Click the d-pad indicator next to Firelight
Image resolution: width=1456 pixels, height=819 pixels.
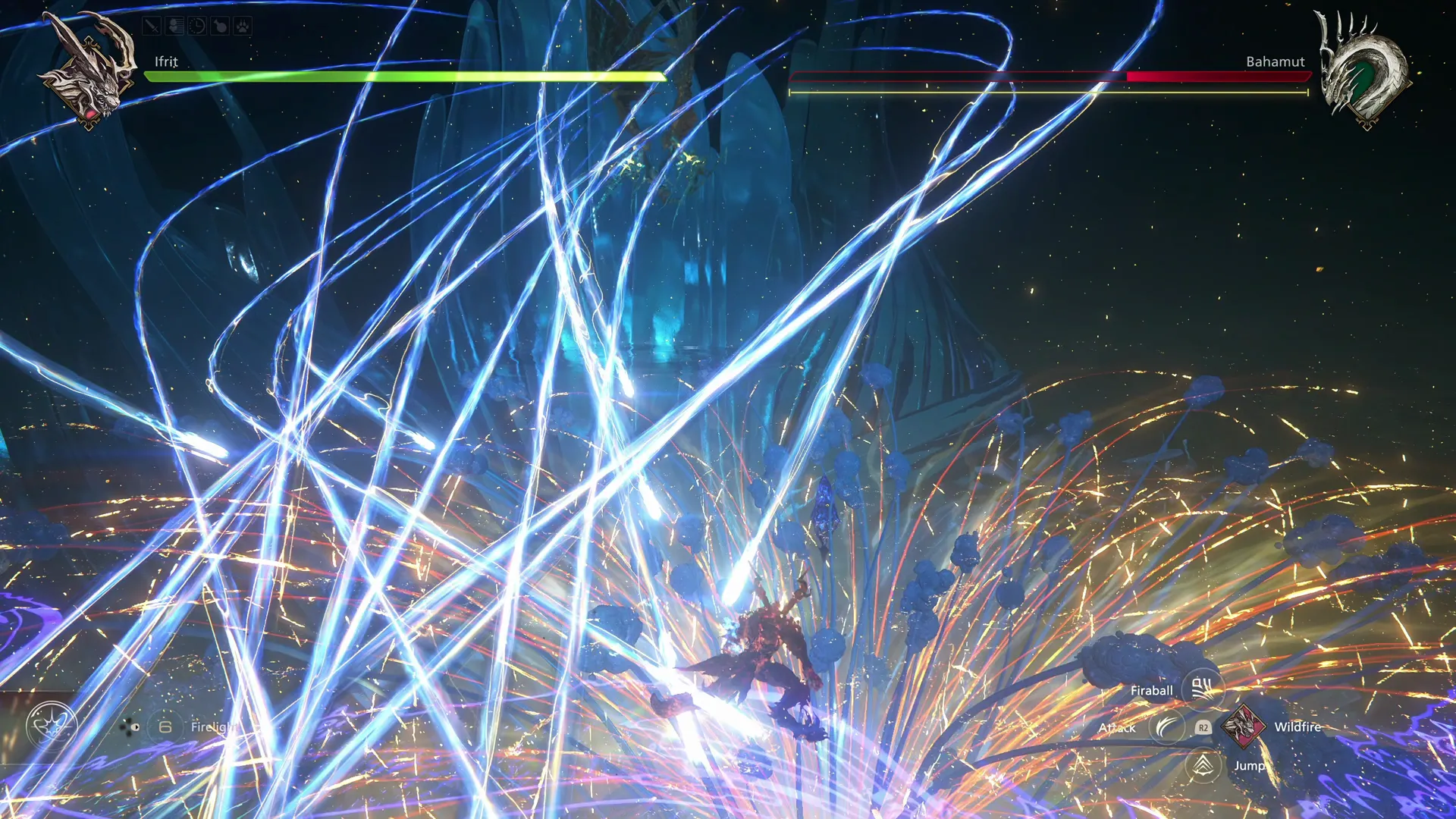click(x=130, y=726)
